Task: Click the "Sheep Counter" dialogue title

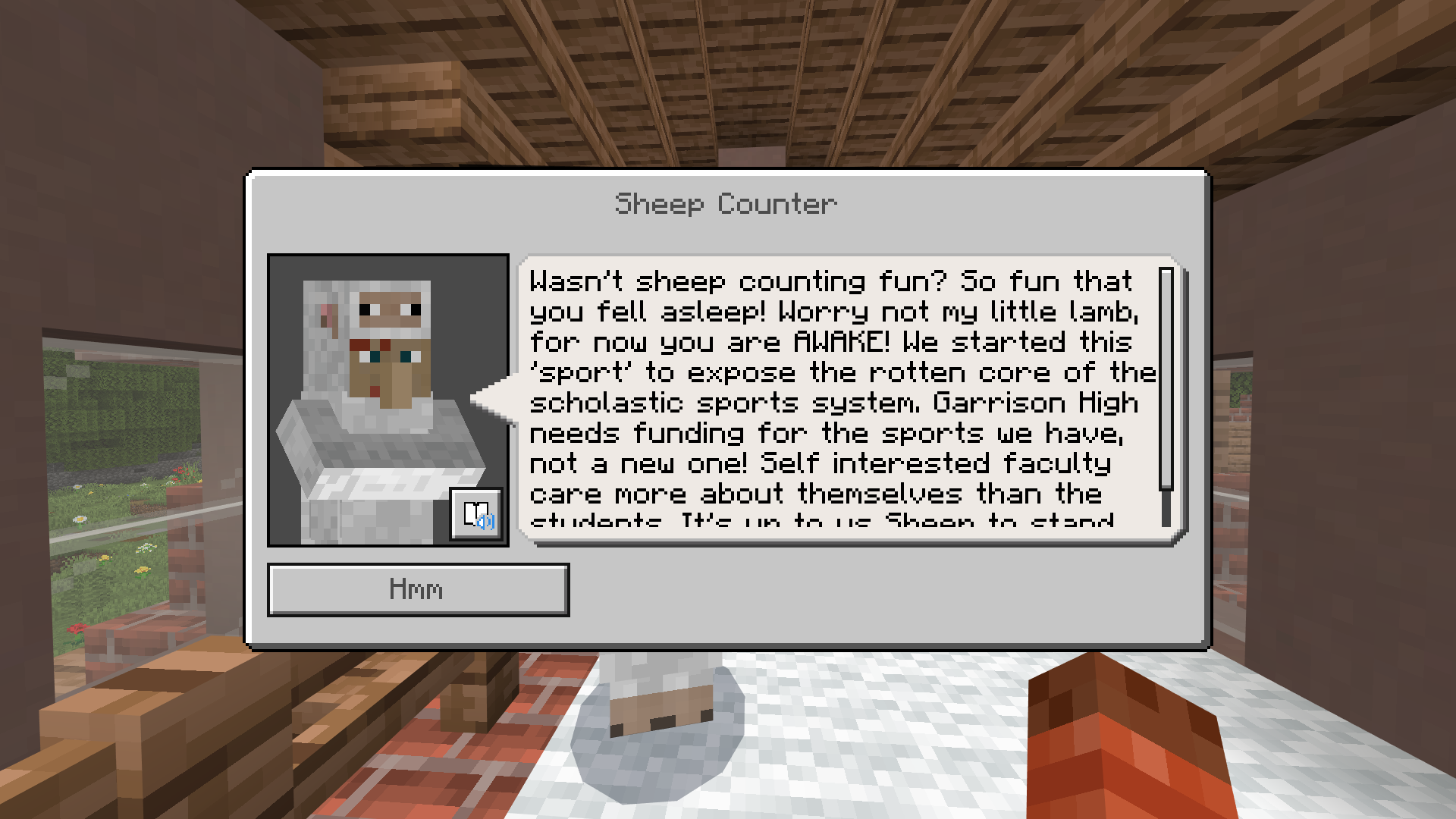Action: [725, 203]
